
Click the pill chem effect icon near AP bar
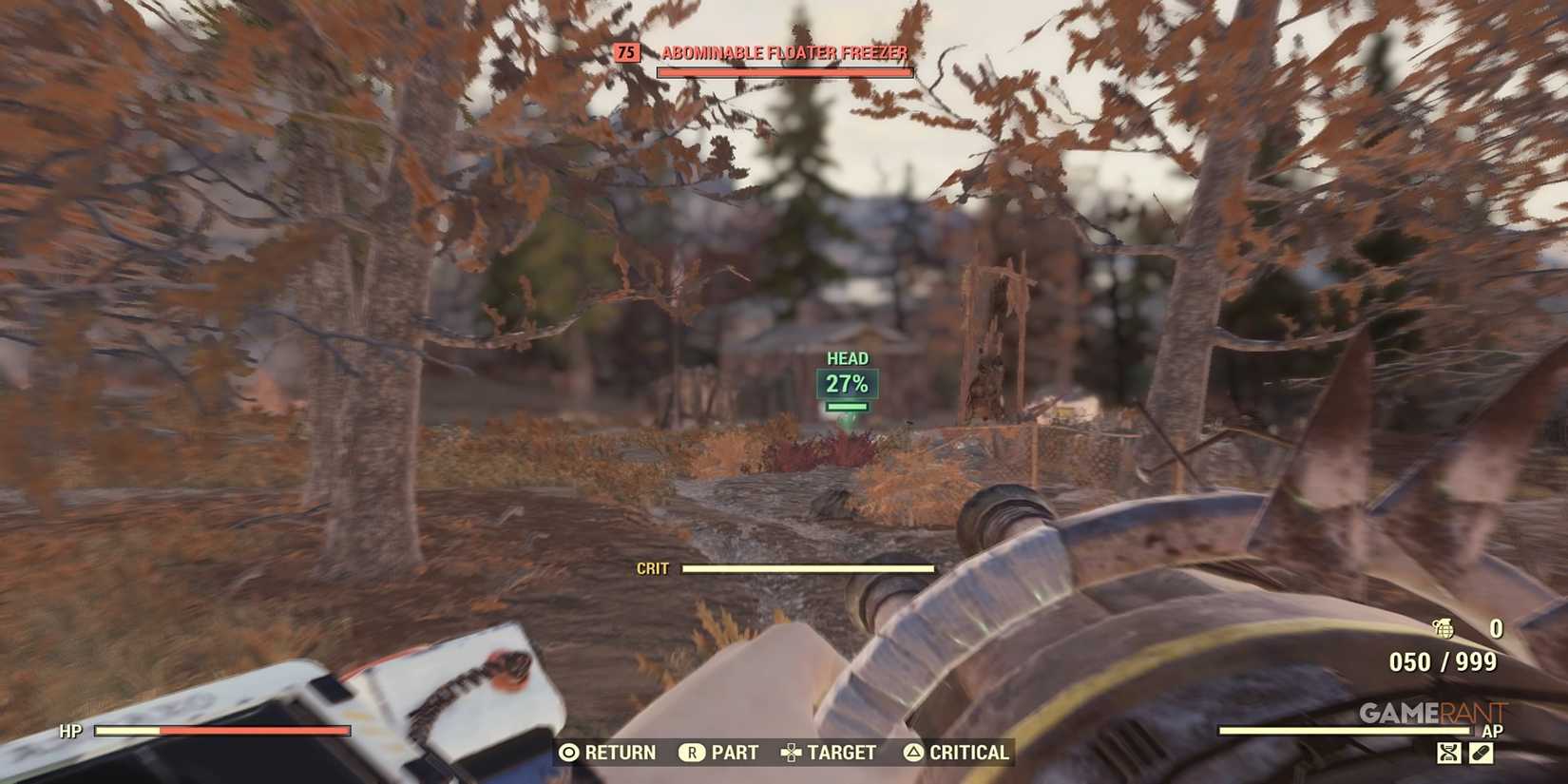(x=1482, y=753)
